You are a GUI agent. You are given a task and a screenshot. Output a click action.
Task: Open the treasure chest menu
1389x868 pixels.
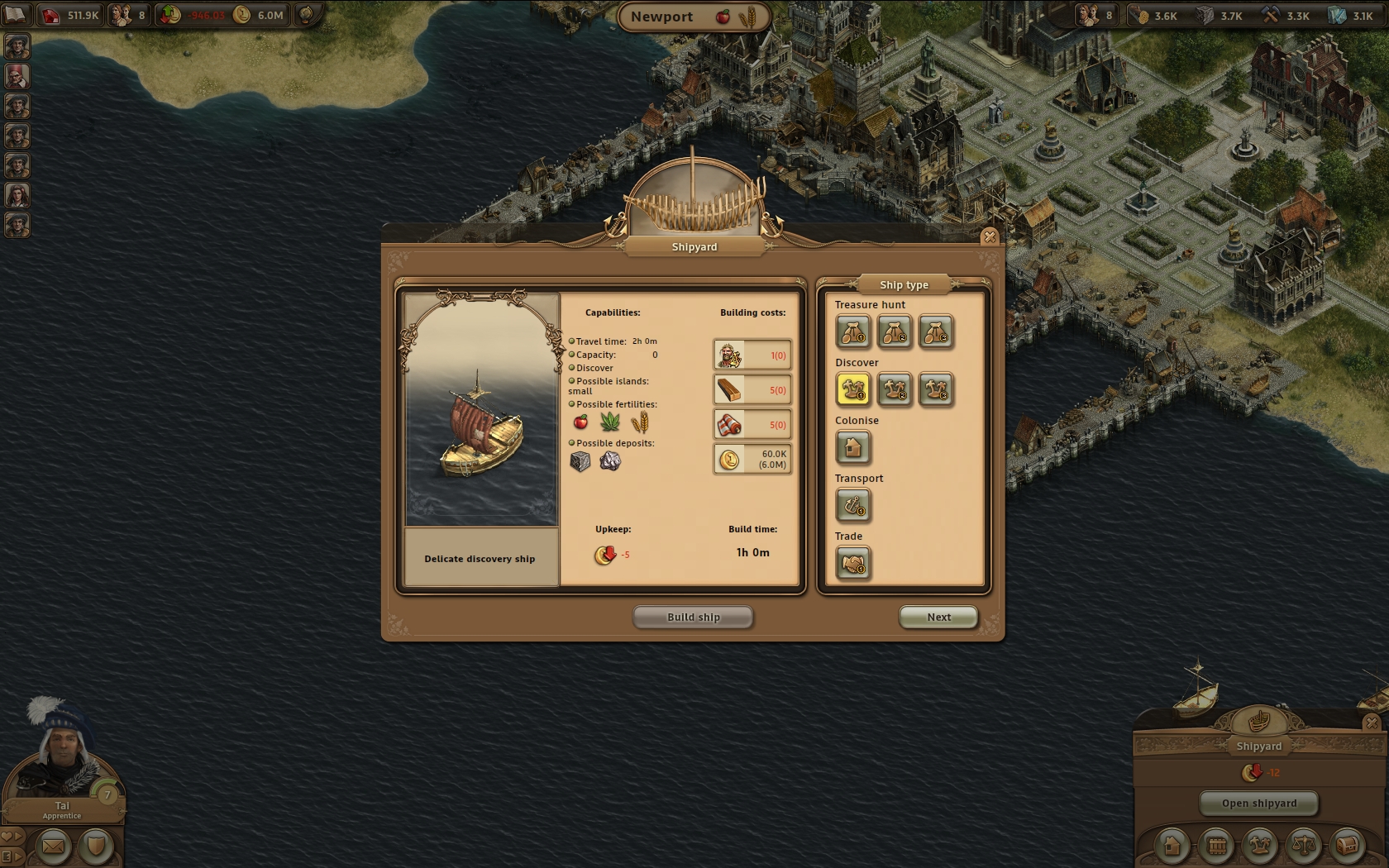(1348, 846)
